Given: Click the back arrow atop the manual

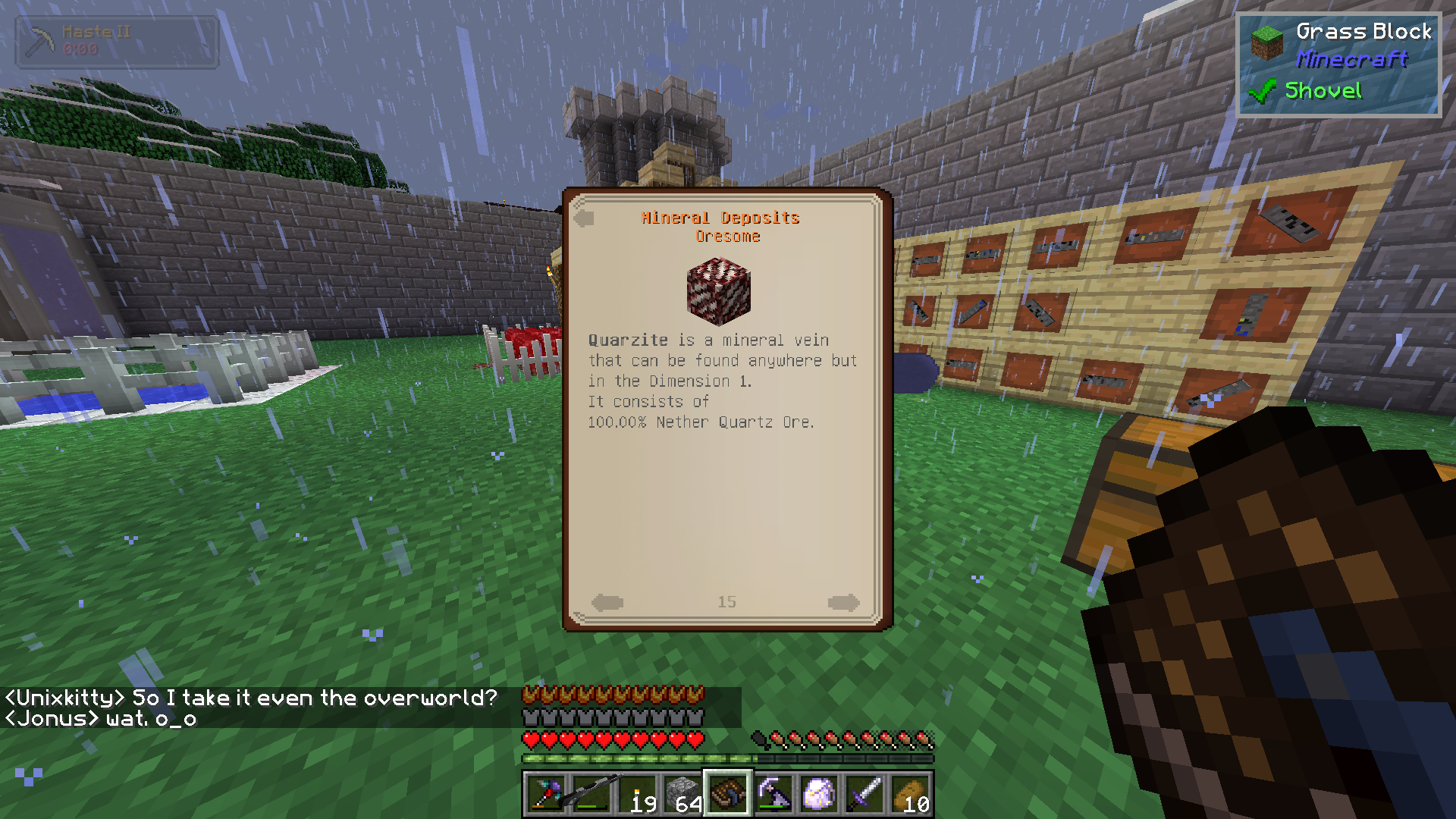Looking at the screenshot, I should (584, 219).
